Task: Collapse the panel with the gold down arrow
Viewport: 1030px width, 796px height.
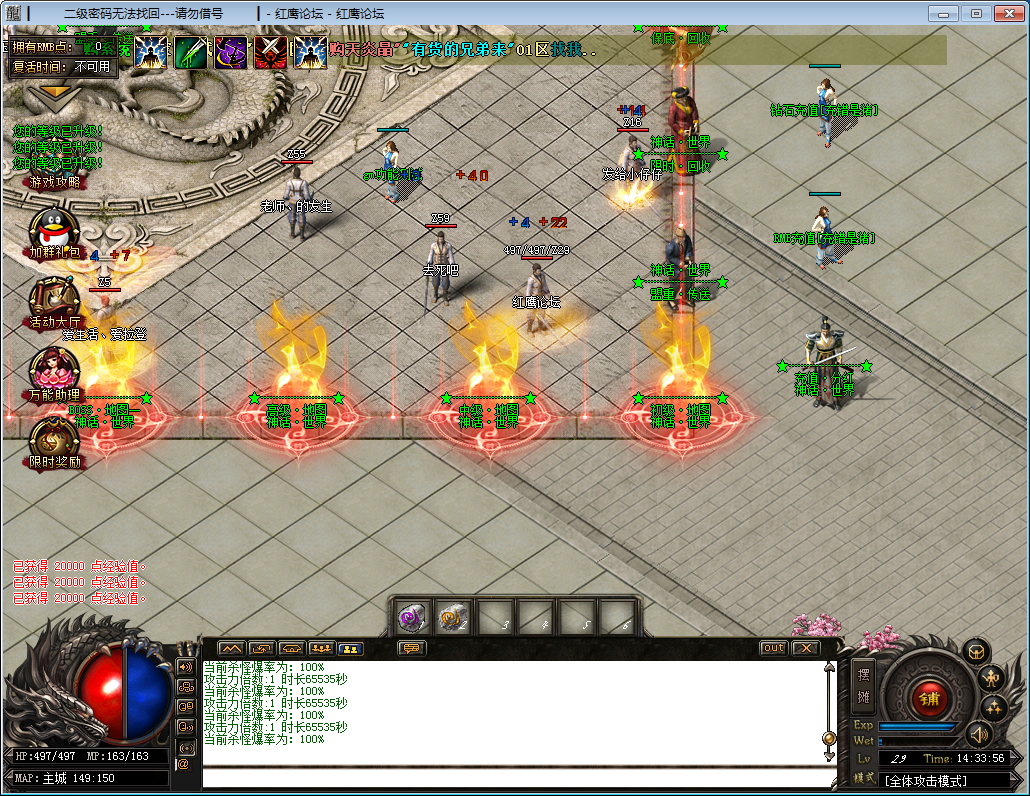Action: 55,91
